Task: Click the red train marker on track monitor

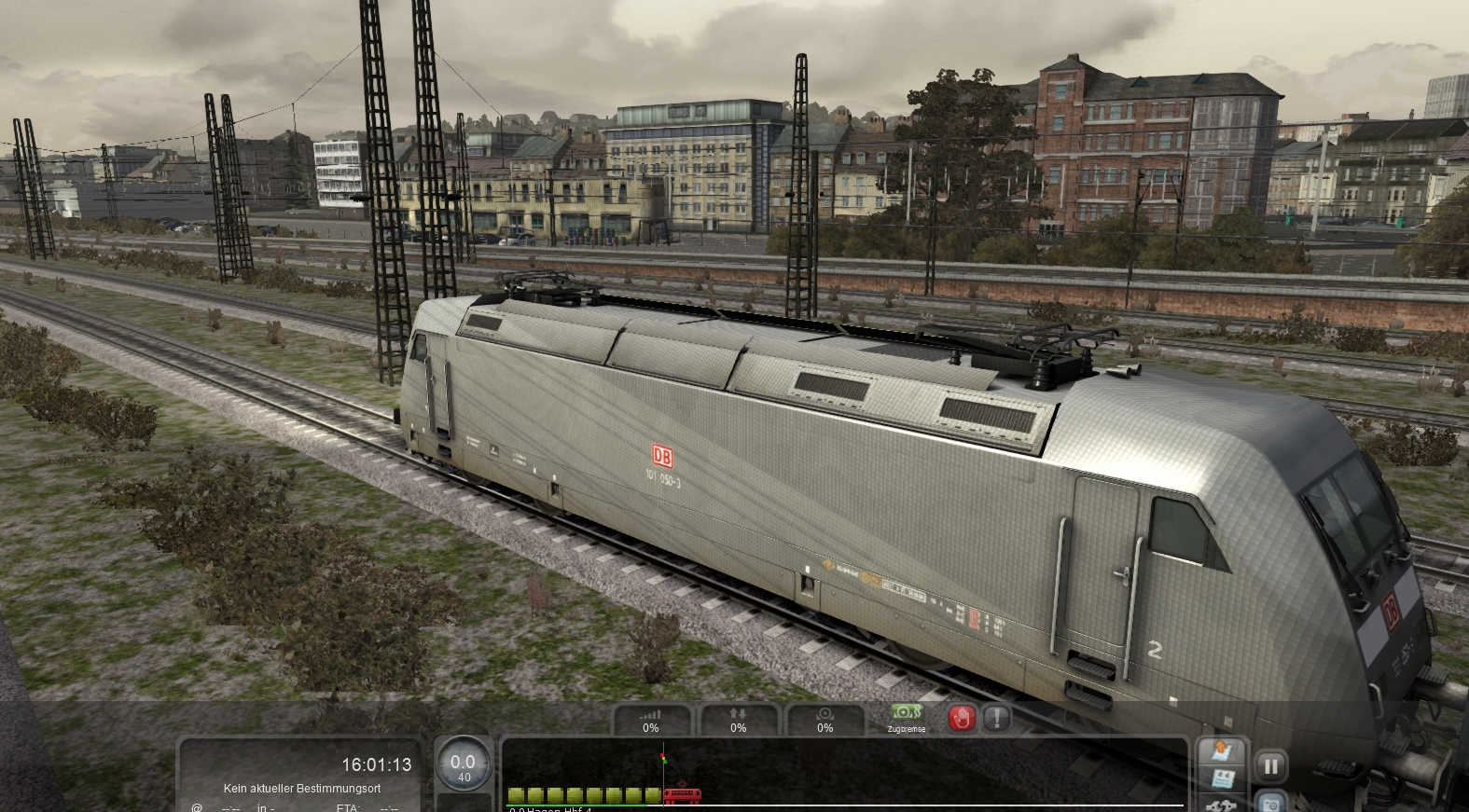Action: 682,795
